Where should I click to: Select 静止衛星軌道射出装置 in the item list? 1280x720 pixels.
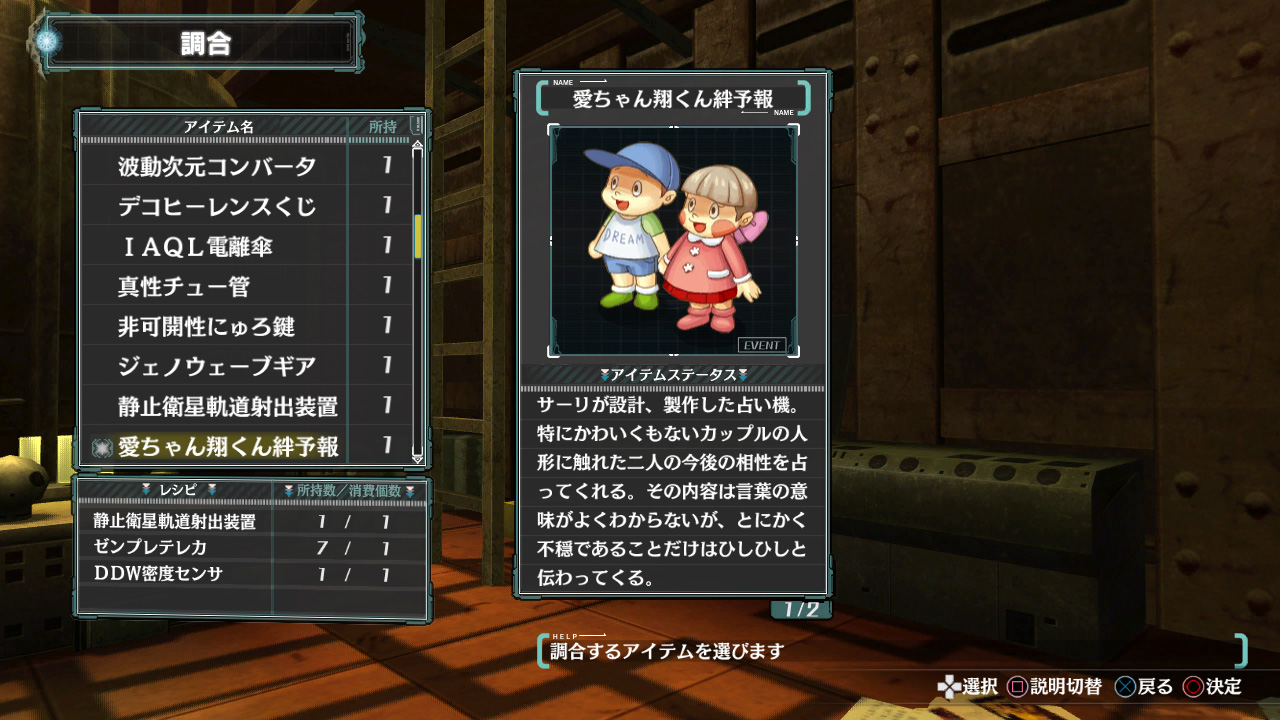[x=228, y=407]
